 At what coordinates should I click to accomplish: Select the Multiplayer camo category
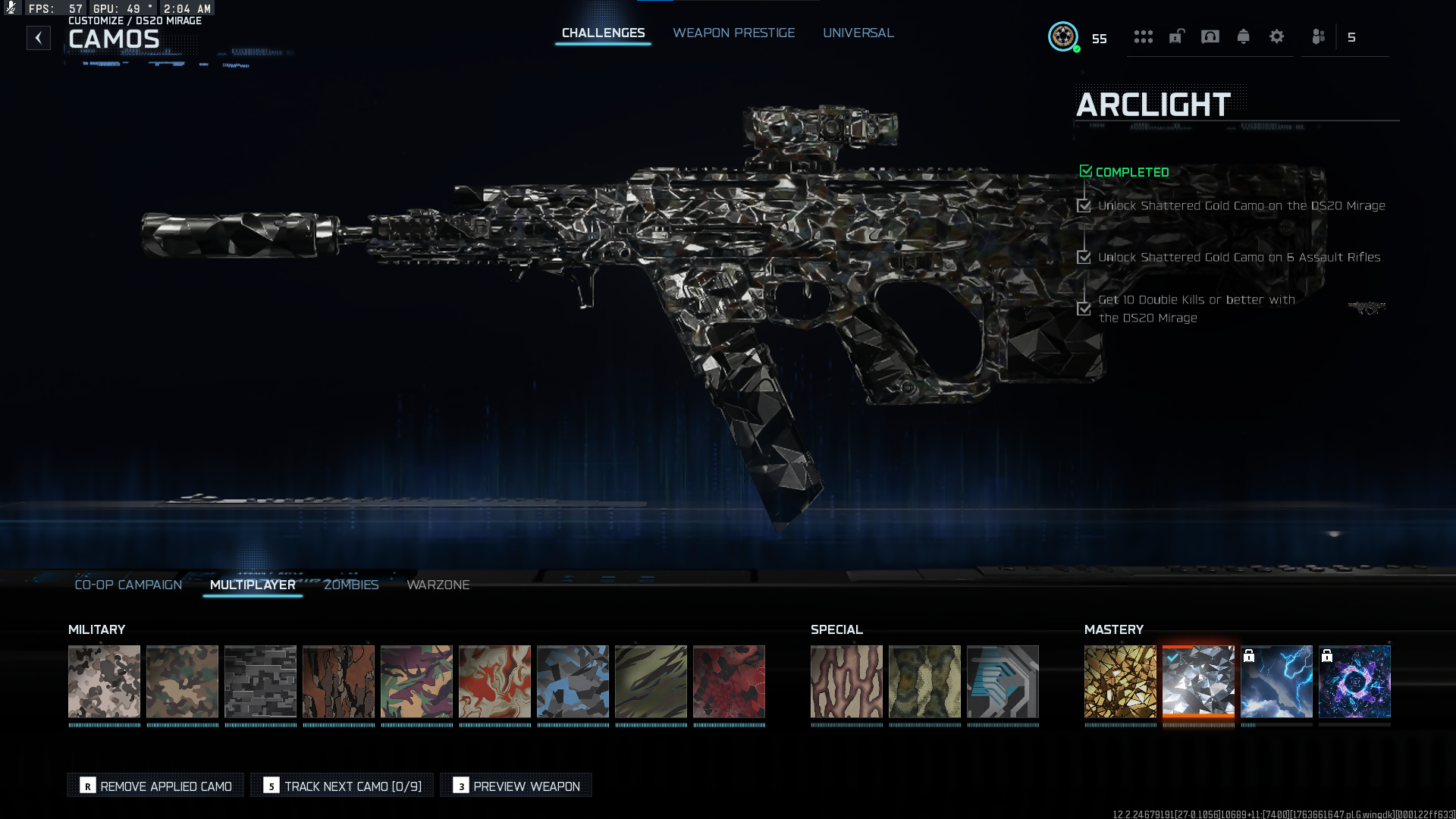click(253, 585)
